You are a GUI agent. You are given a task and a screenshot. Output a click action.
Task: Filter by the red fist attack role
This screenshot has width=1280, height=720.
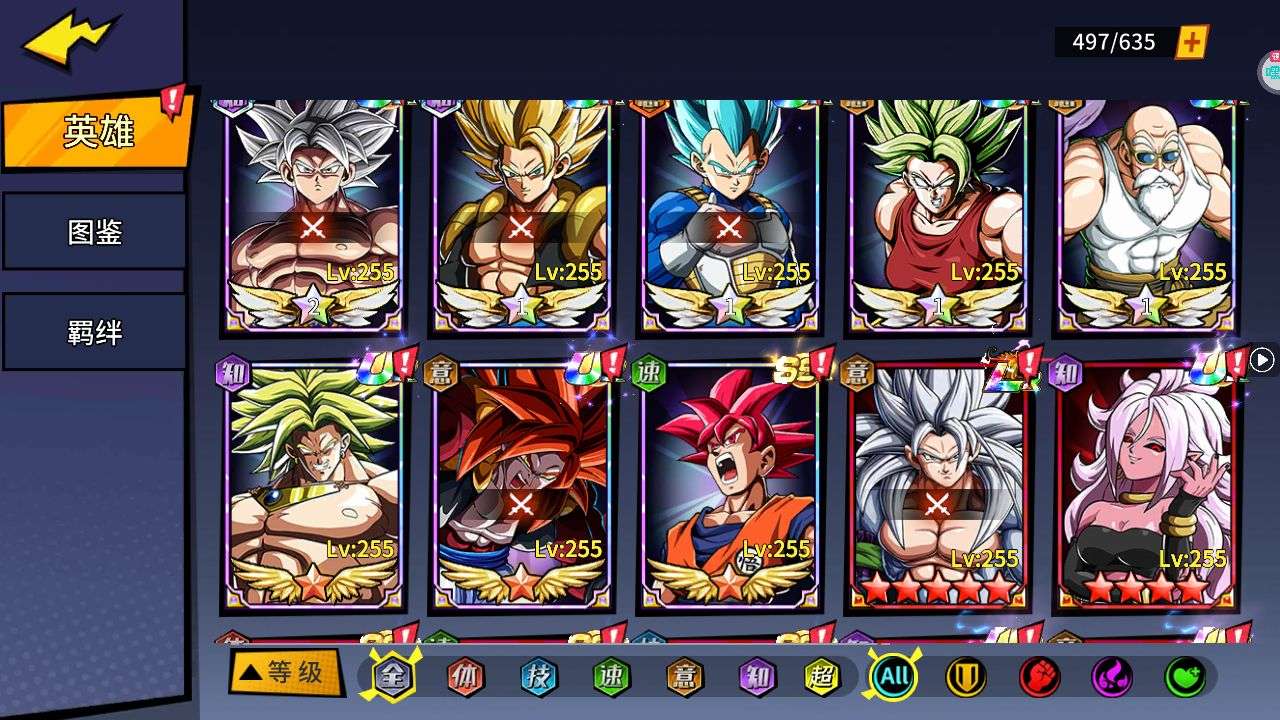tap(1039, 677)
